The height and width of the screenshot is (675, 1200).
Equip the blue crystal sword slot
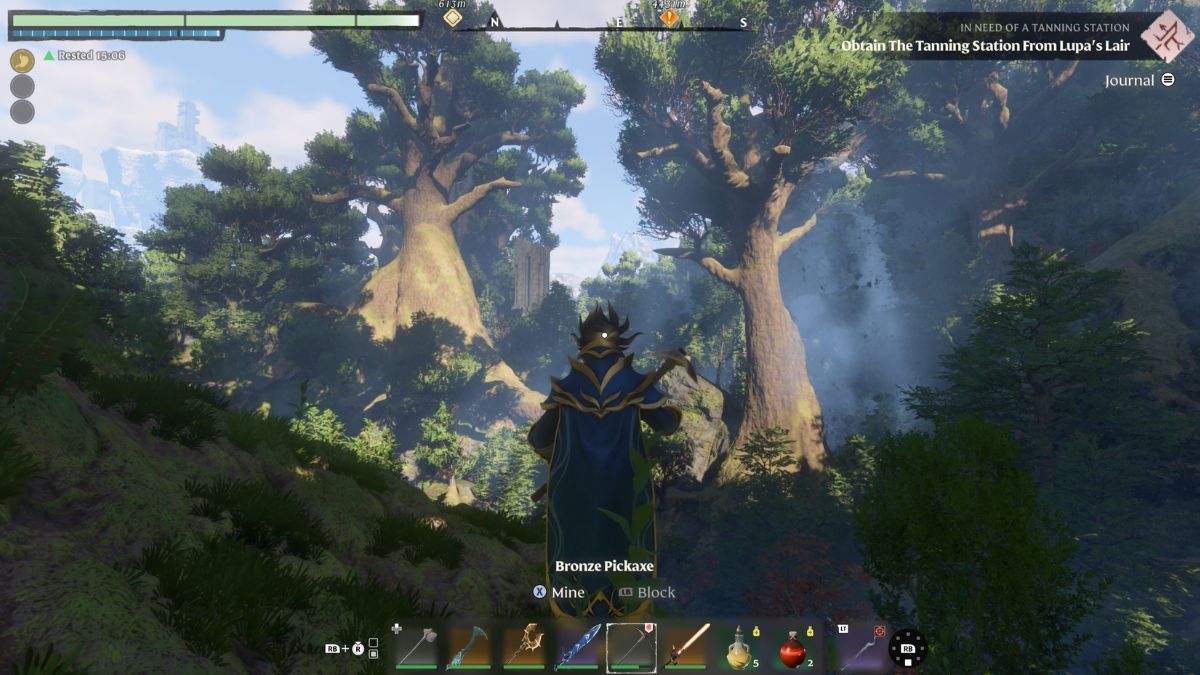[x=578, y=645]
